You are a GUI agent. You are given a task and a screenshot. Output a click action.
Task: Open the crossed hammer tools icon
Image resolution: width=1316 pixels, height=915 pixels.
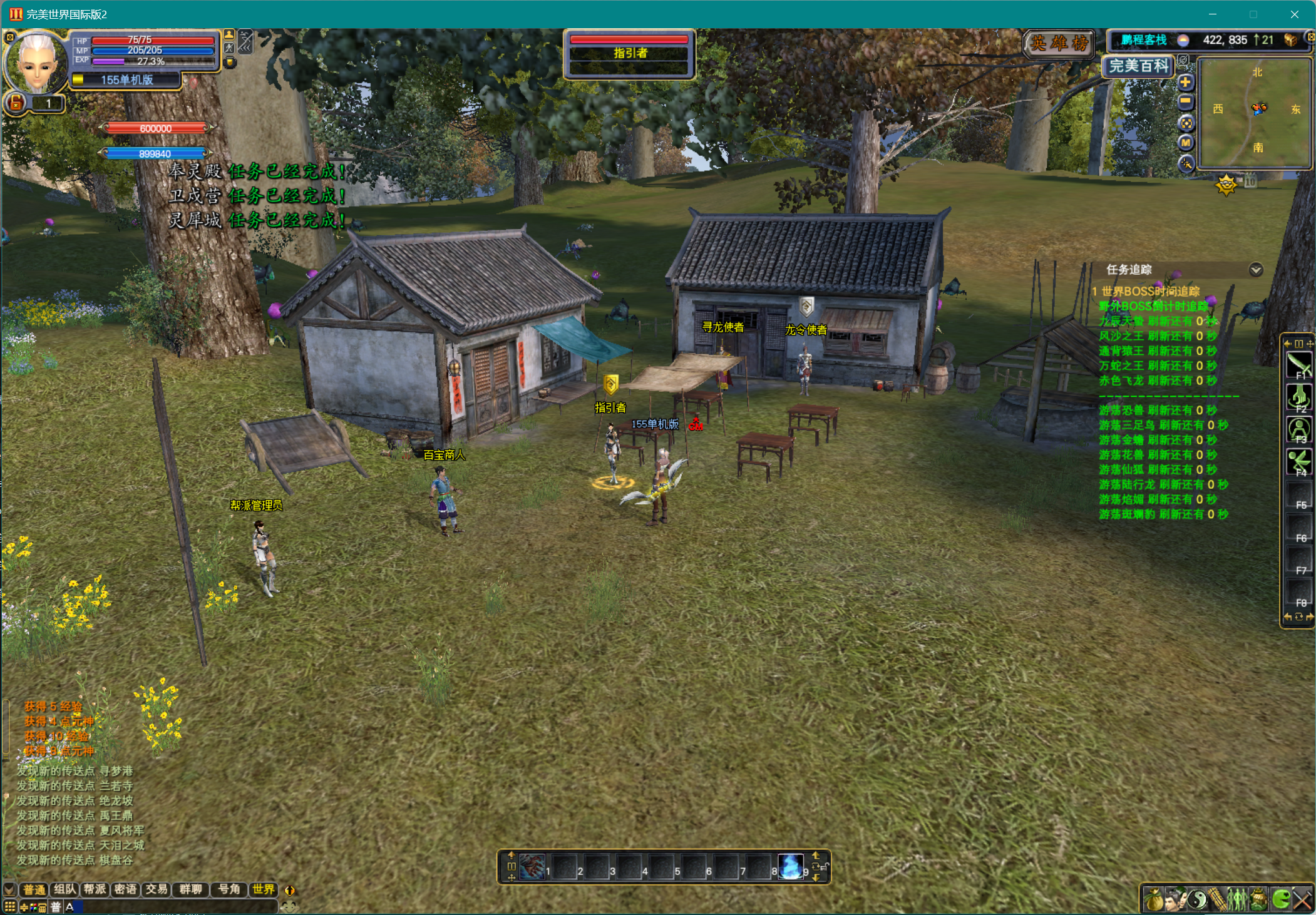[1303, 900]
